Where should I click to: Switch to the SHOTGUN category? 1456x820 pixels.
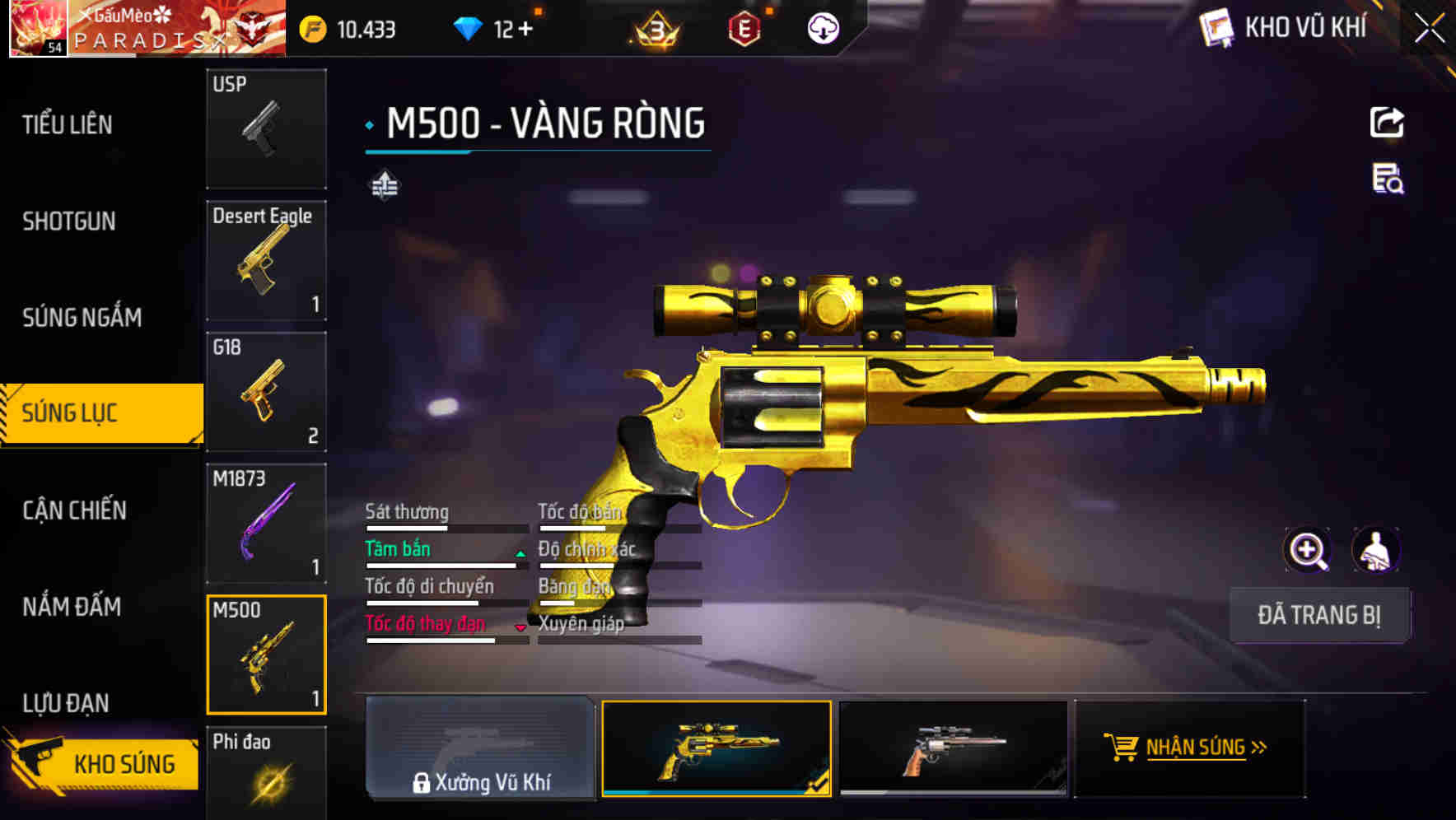pos(70,221)
